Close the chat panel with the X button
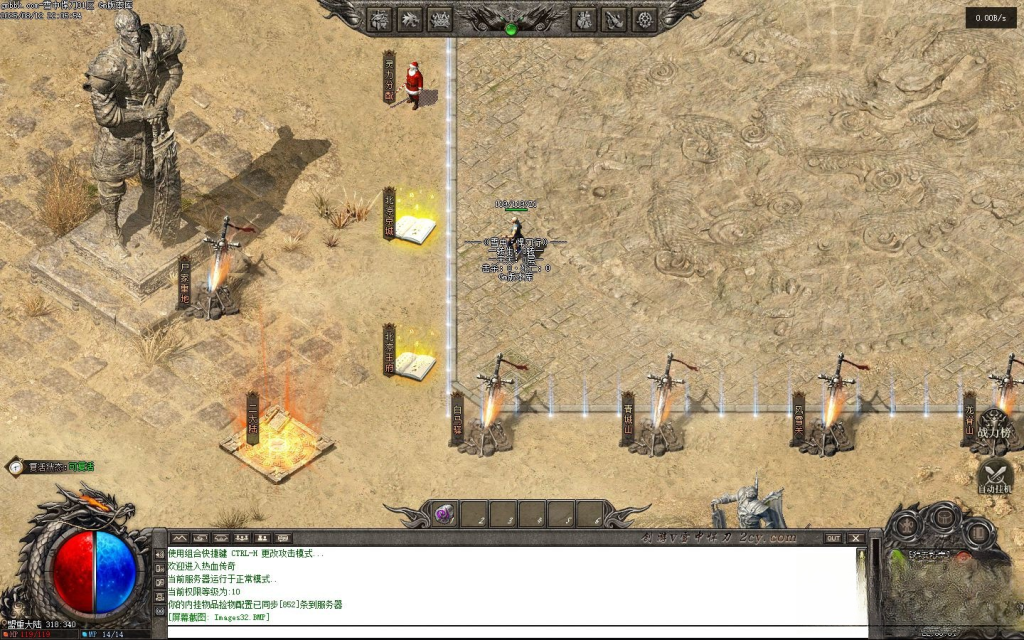The image size is (1024, 640). [x=855, y=538]
